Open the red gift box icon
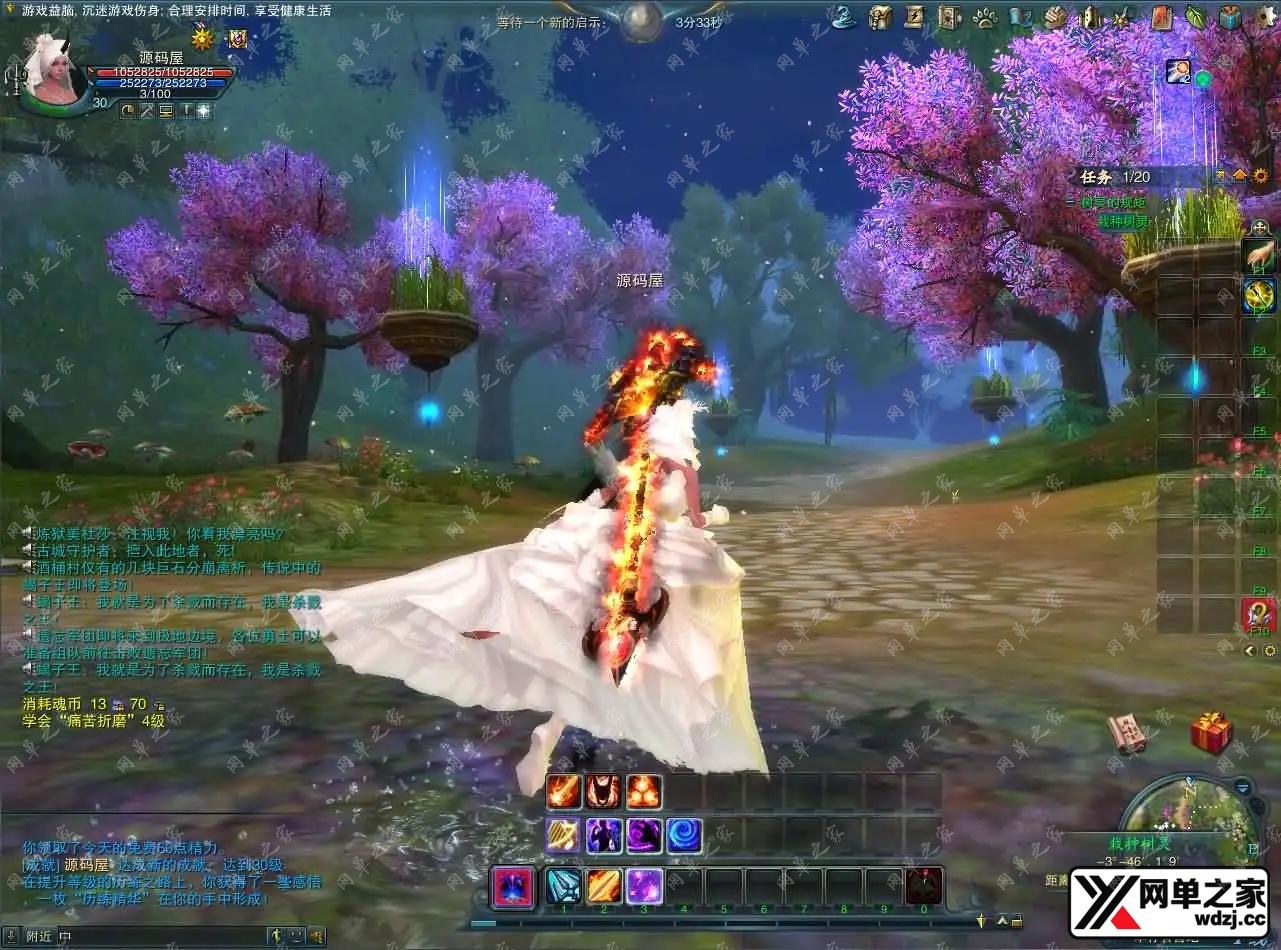Image resolution: width=1281 pixels, height=950 pixels. pos(1210,733)
